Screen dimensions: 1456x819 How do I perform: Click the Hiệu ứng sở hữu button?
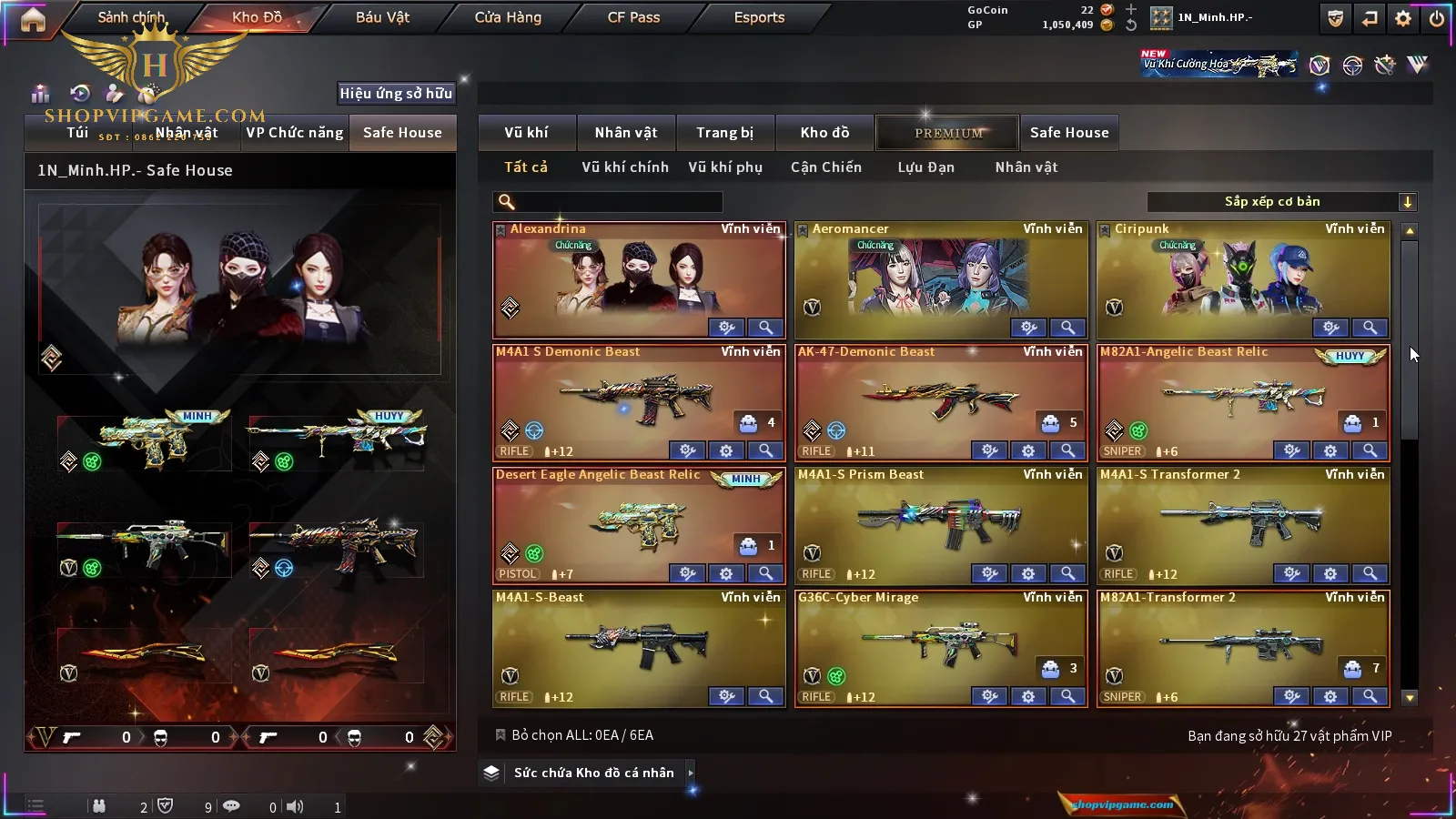(396, 93)
